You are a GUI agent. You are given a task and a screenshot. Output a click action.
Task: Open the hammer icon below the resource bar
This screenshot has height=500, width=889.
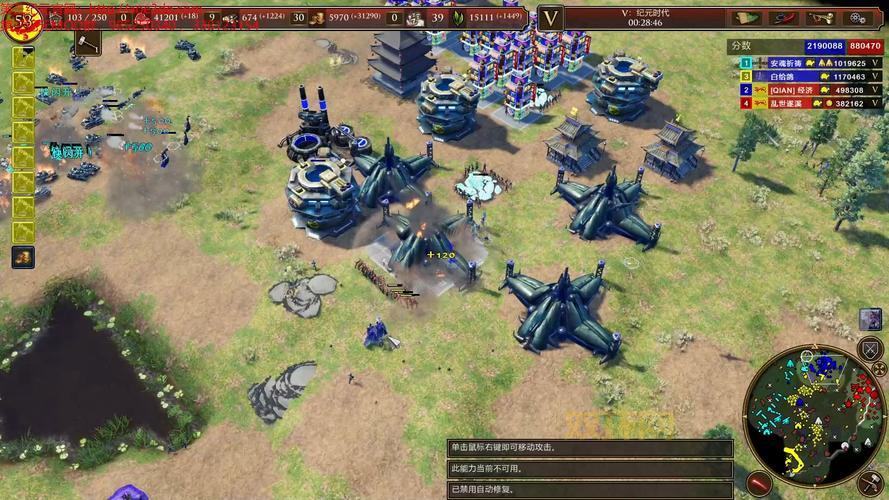88,43
